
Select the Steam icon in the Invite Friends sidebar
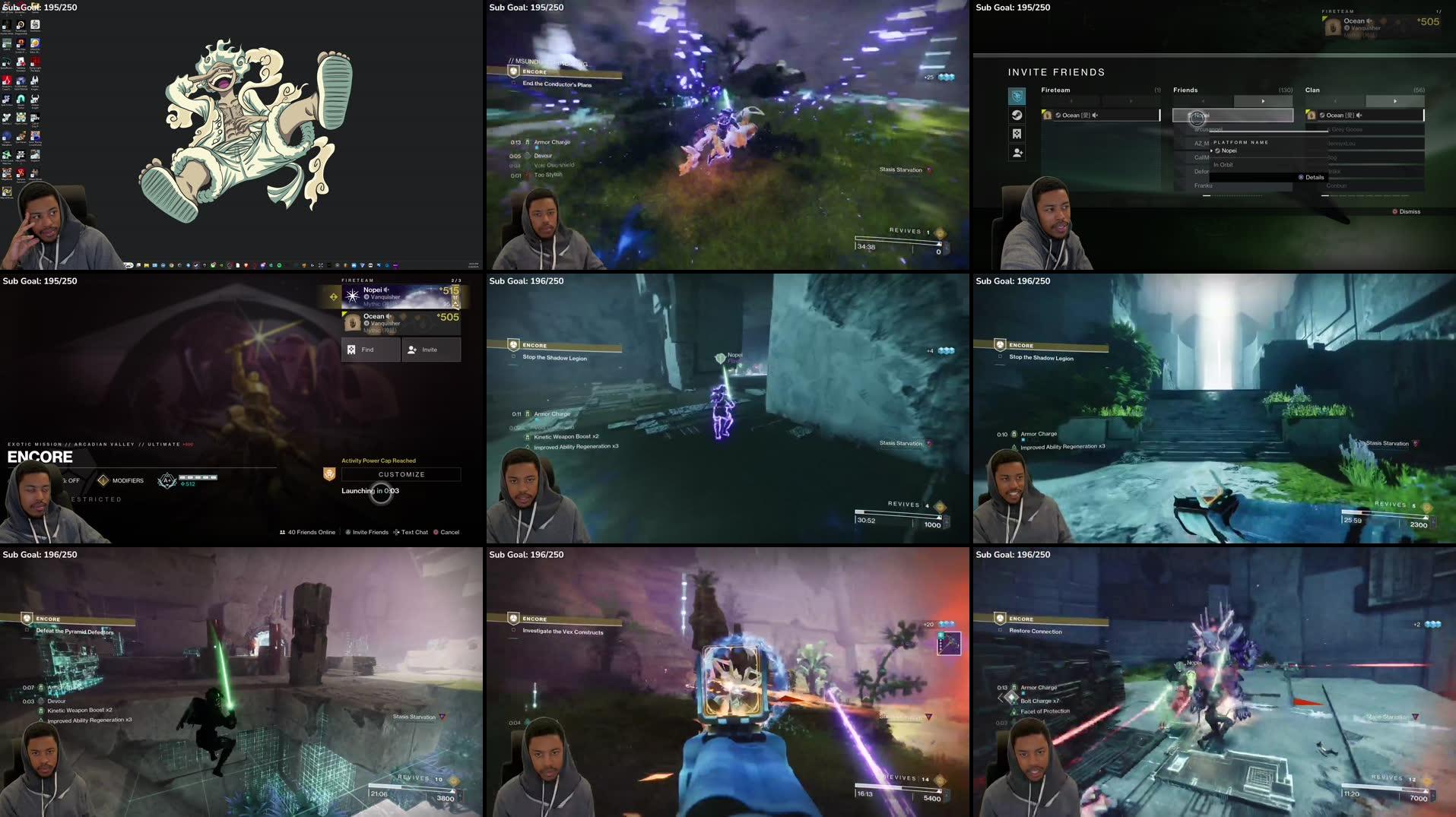[1017, 116]
